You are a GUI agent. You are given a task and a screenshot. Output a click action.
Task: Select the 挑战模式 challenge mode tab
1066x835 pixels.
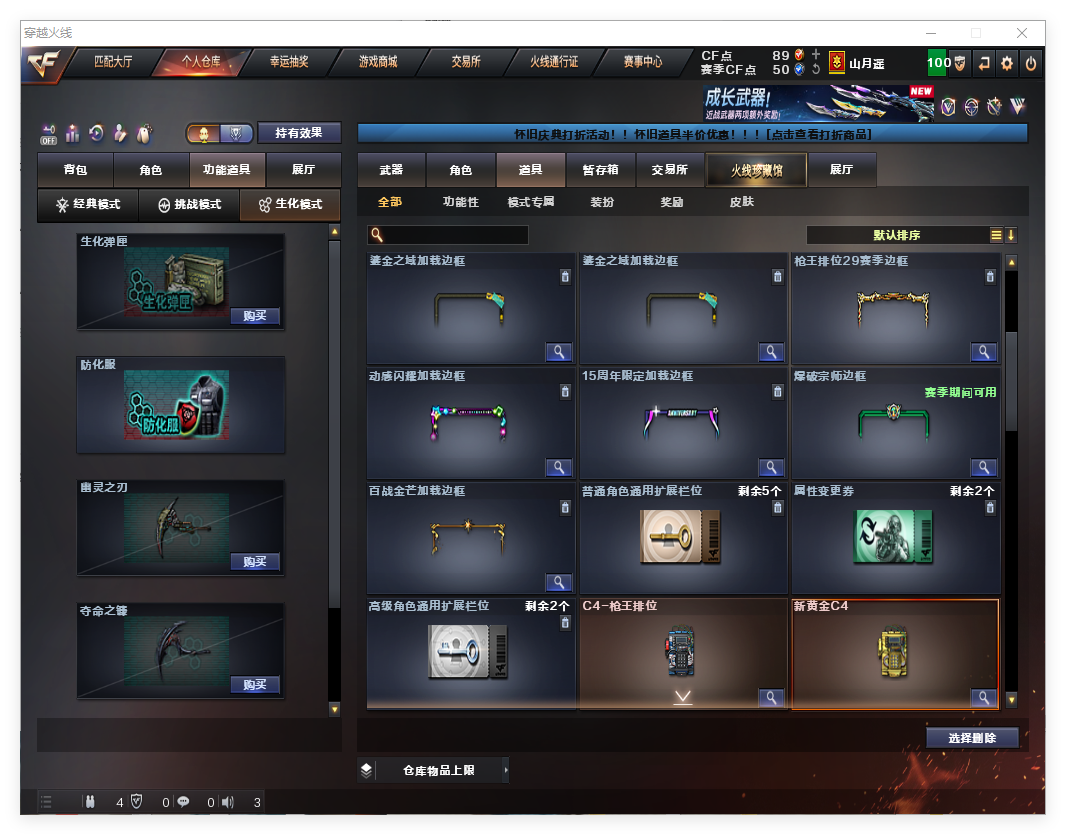tap(189, 204)
